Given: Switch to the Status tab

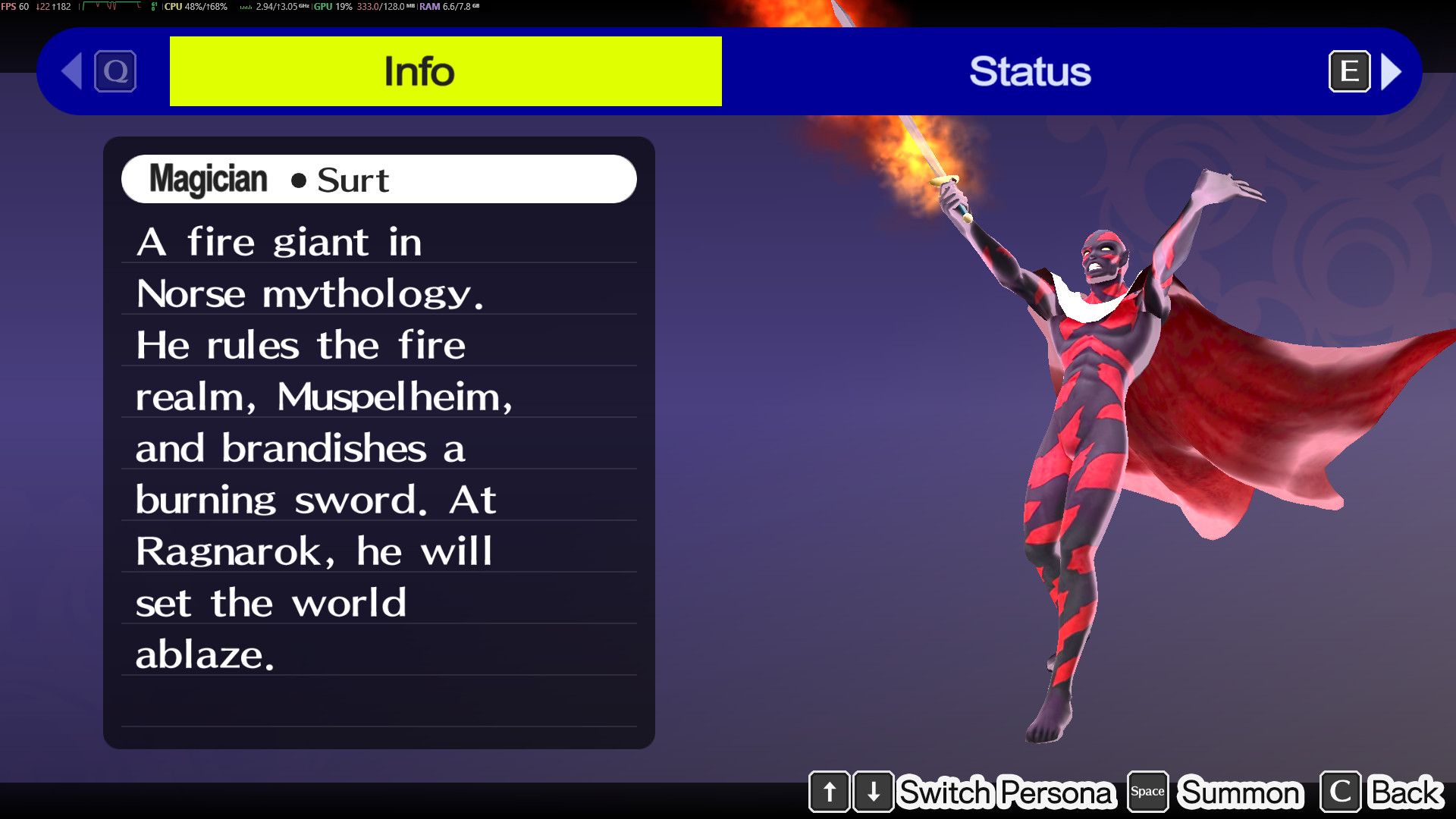Looking at the screenshot, I should 1031,71.
